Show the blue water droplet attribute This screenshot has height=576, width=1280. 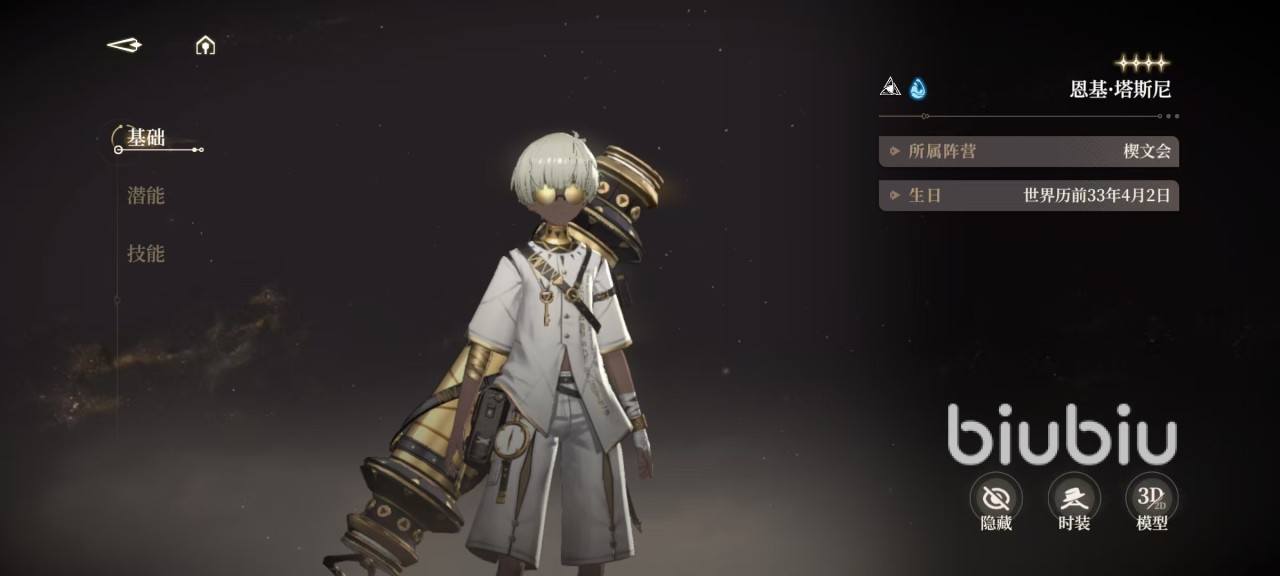pos(917,89)
